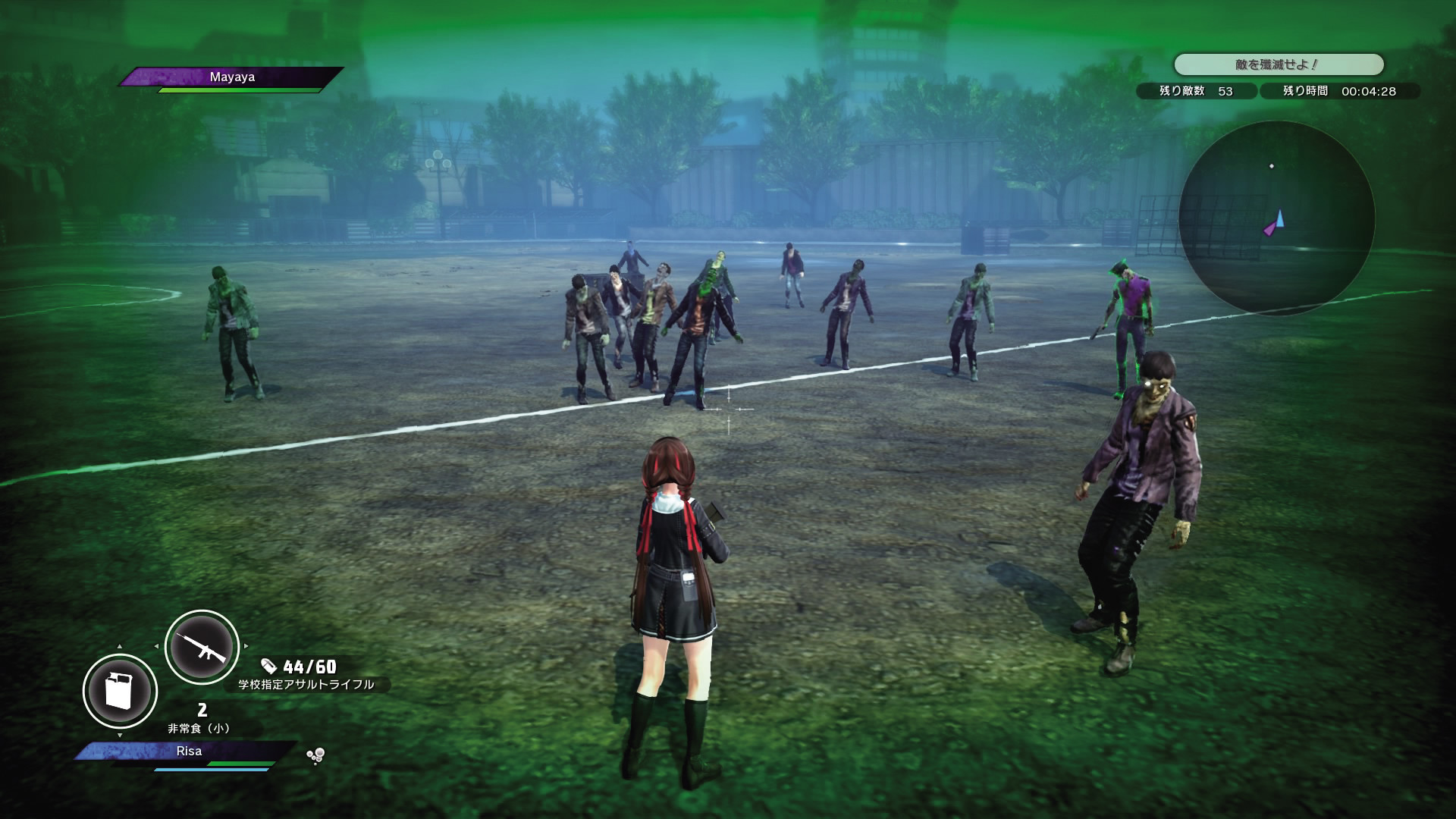Viewport: 1456px width, 819px height.
Task: Select the Risa nameplate at bottom left
Action: (188, 751)
